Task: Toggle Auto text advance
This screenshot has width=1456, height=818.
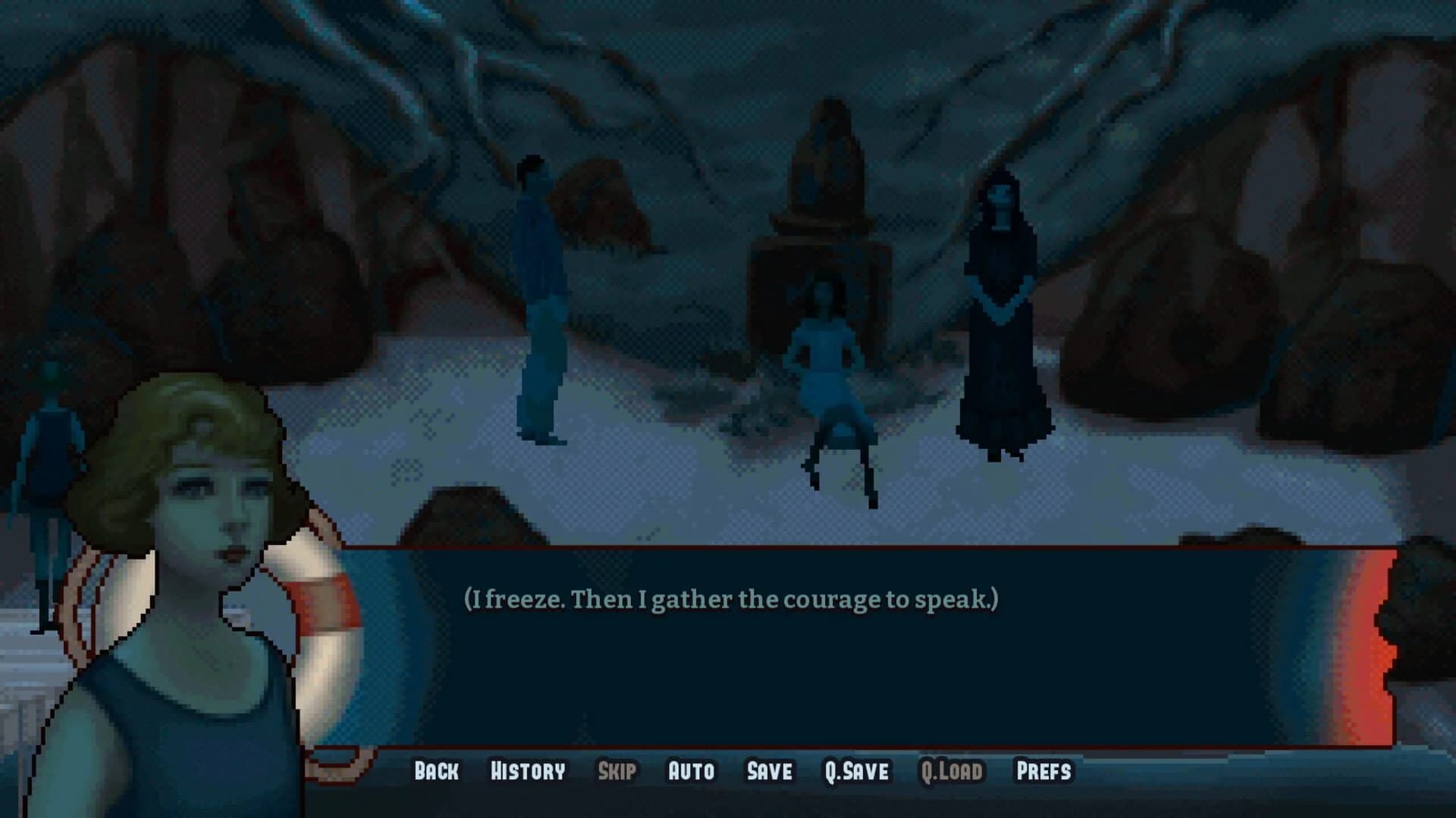Action: 690,771
